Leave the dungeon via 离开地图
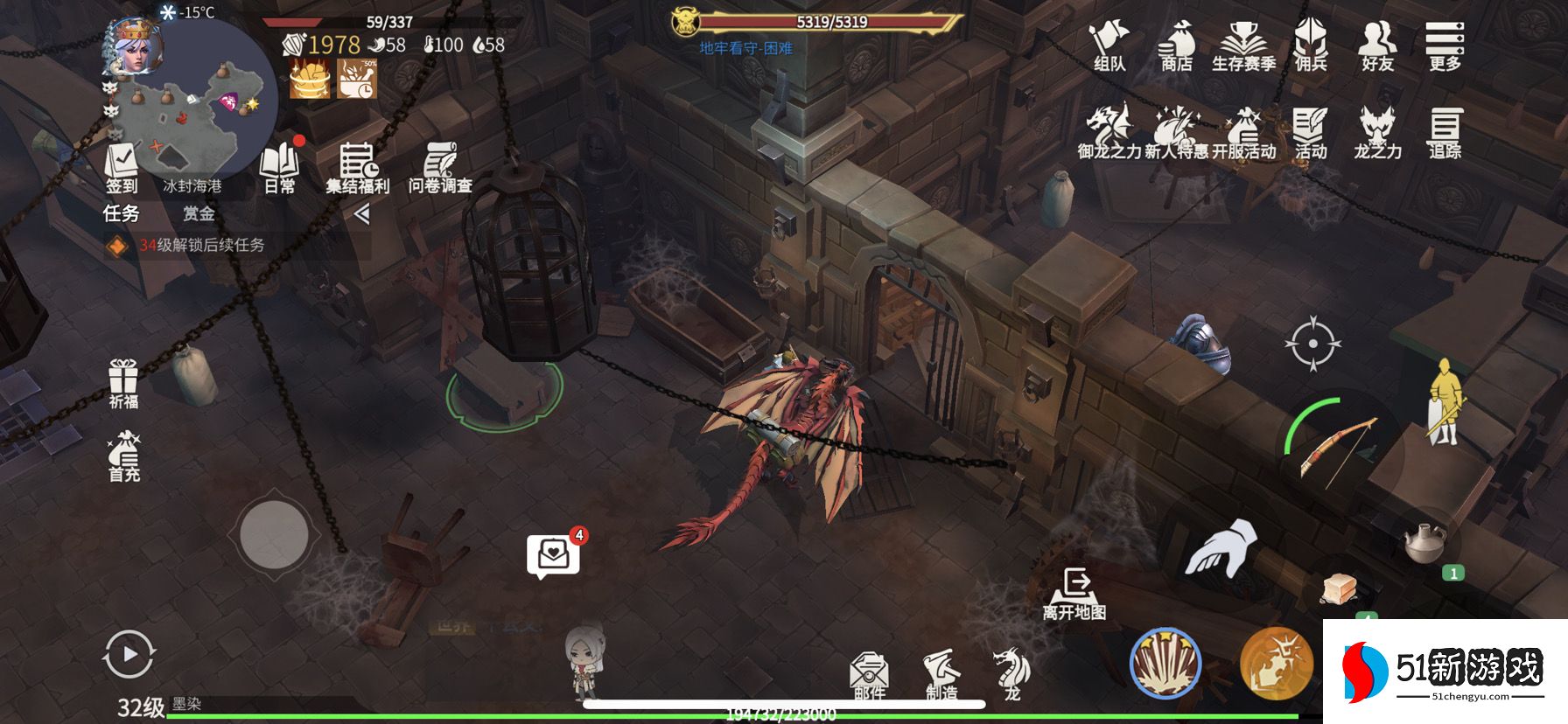Viewport: 1568px width, 724px height. [x=1074, y=594]
